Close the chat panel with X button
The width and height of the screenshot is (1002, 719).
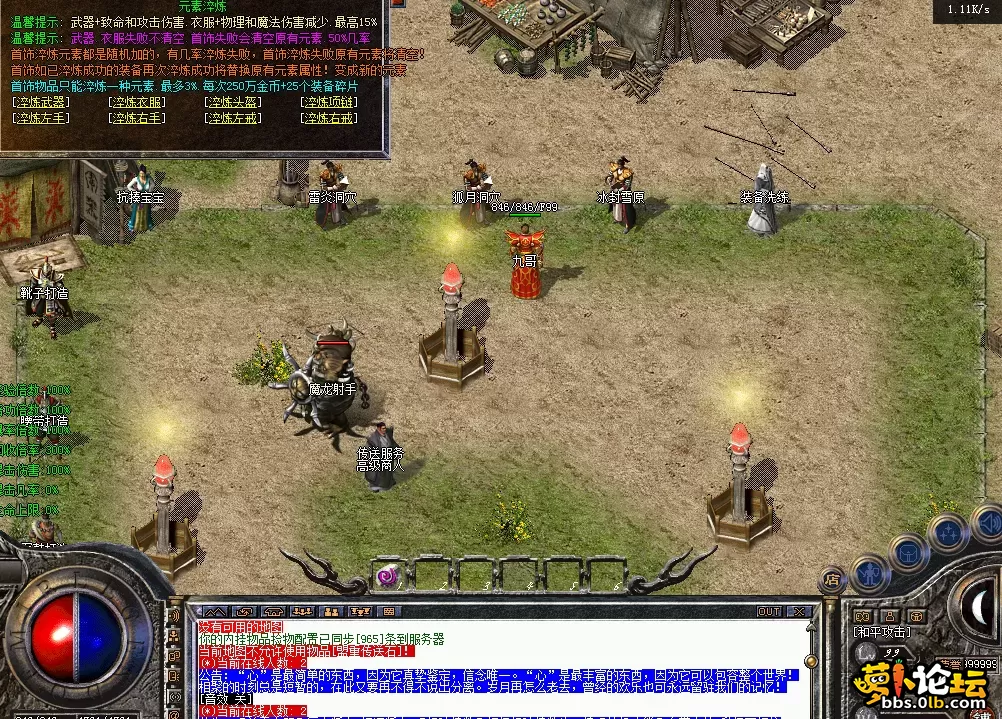798,611
